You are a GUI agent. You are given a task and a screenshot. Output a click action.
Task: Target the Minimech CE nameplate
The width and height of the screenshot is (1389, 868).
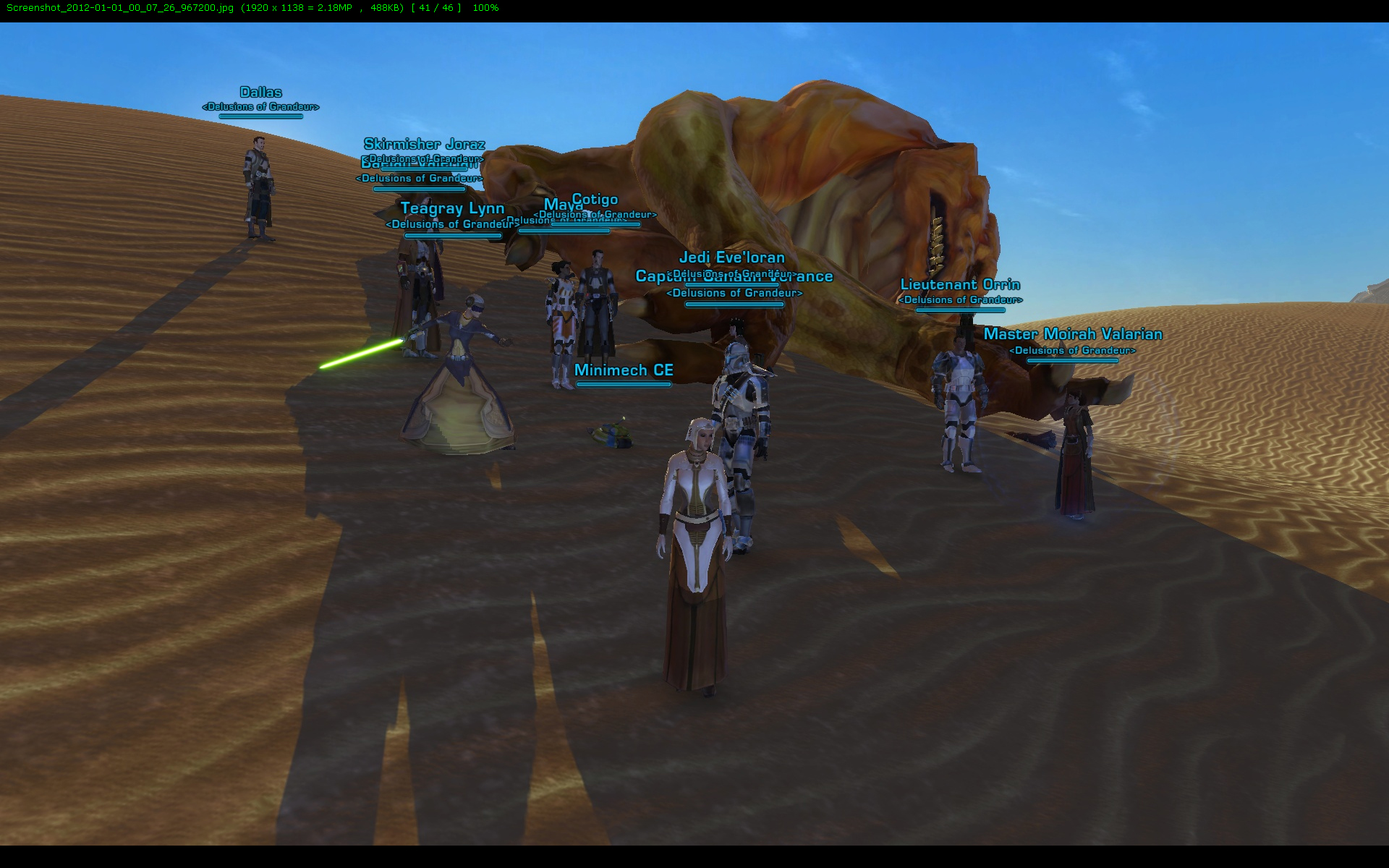(624, 370)
